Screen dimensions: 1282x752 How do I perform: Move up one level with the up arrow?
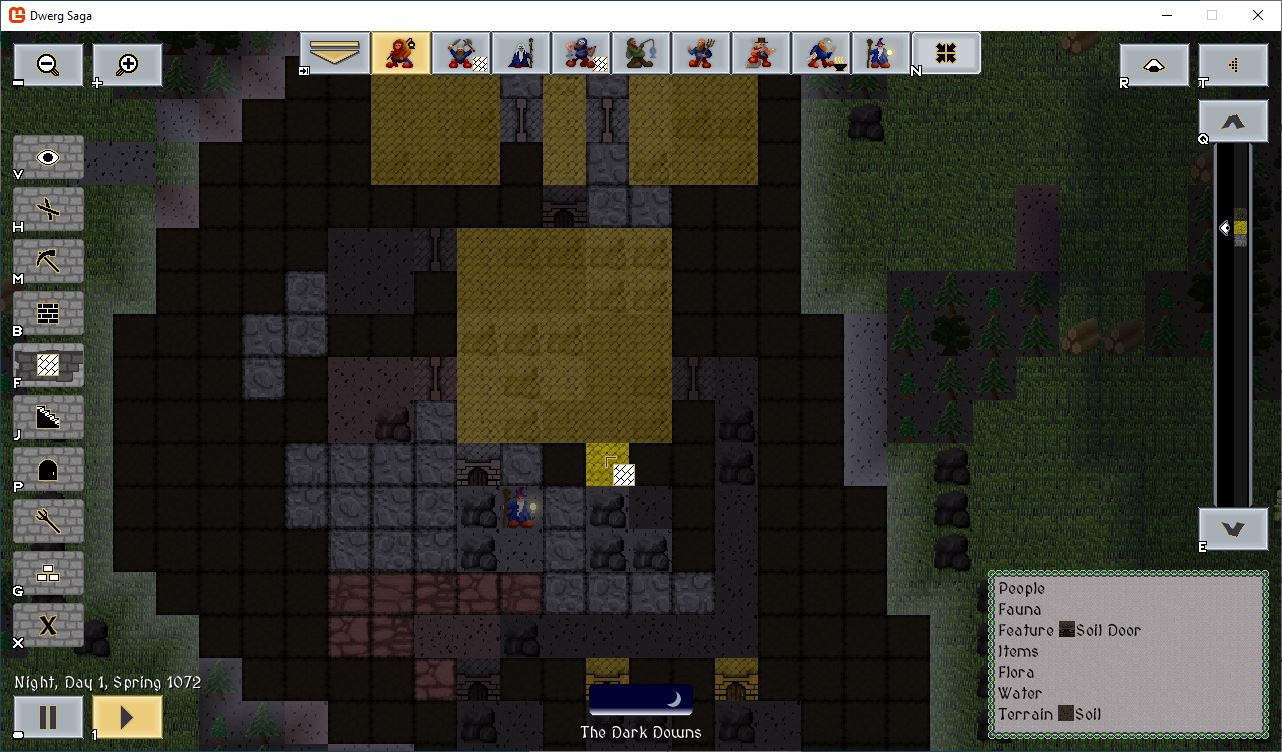pos(1233,121)
